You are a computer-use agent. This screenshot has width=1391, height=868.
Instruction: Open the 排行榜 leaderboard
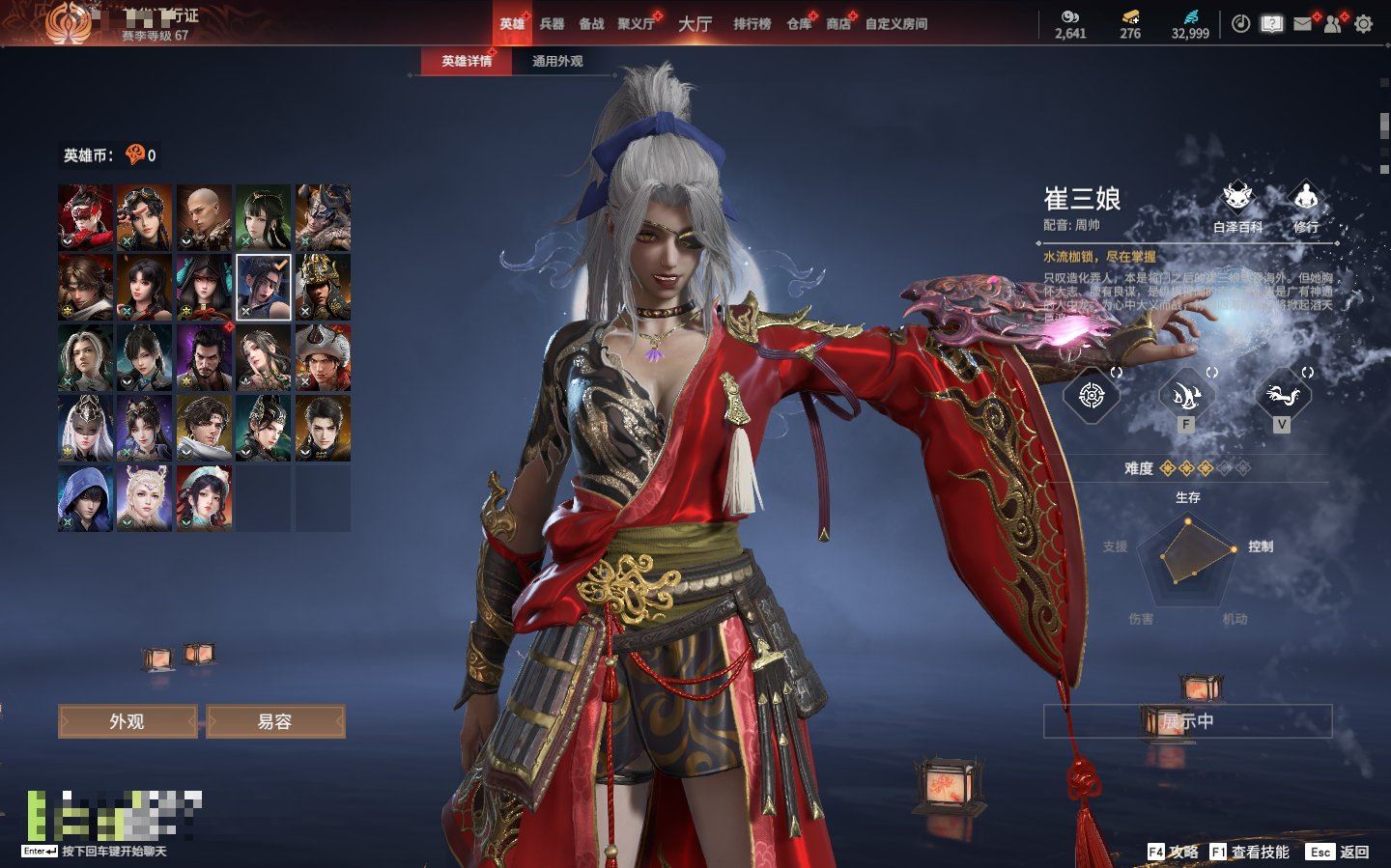[x=752, y=24]
